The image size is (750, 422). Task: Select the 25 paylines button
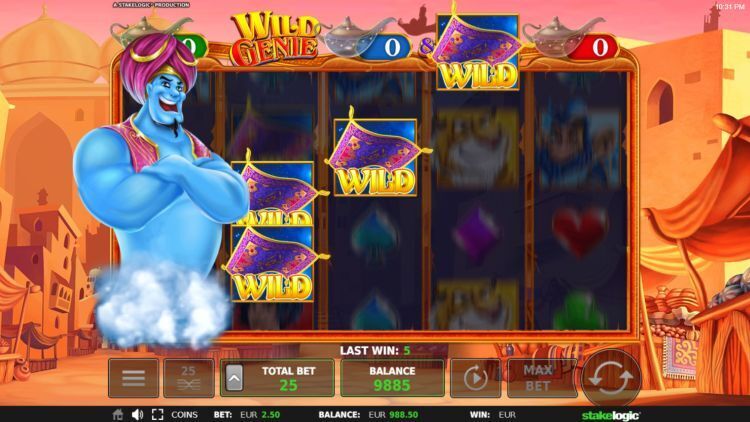[188, 378]
